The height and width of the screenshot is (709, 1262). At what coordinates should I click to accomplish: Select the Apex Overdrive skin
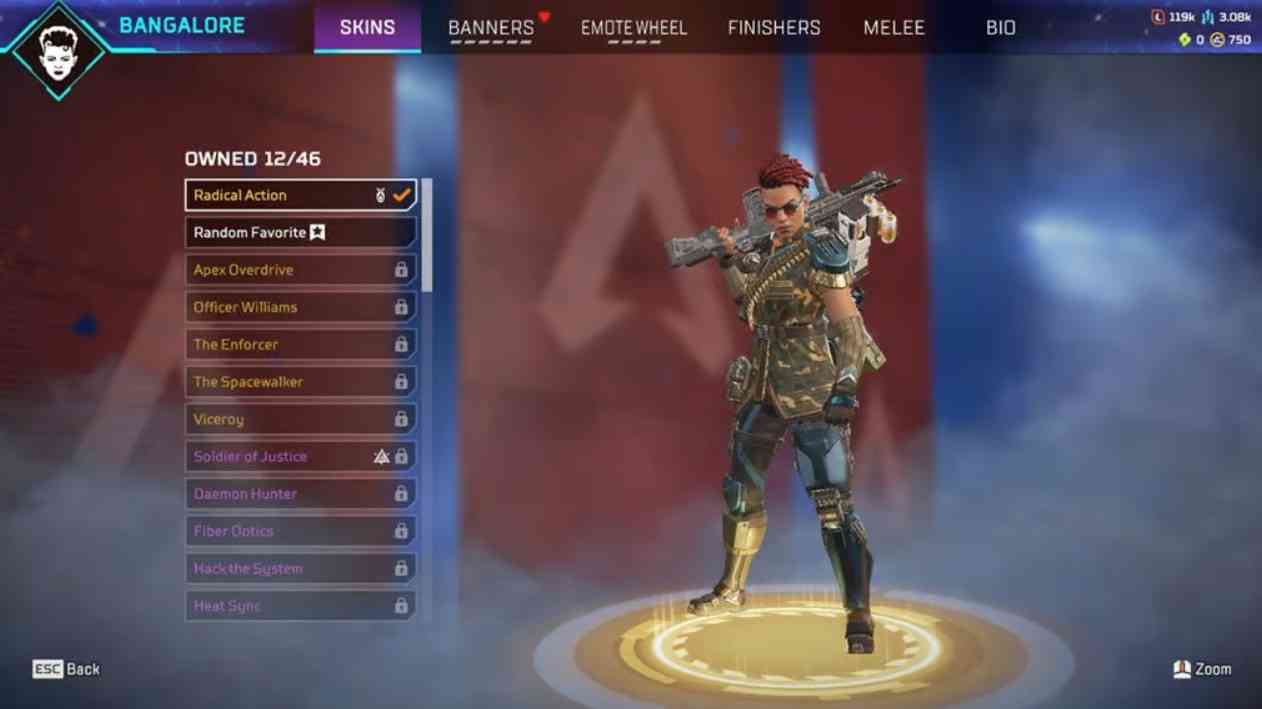tap(300, 270)
